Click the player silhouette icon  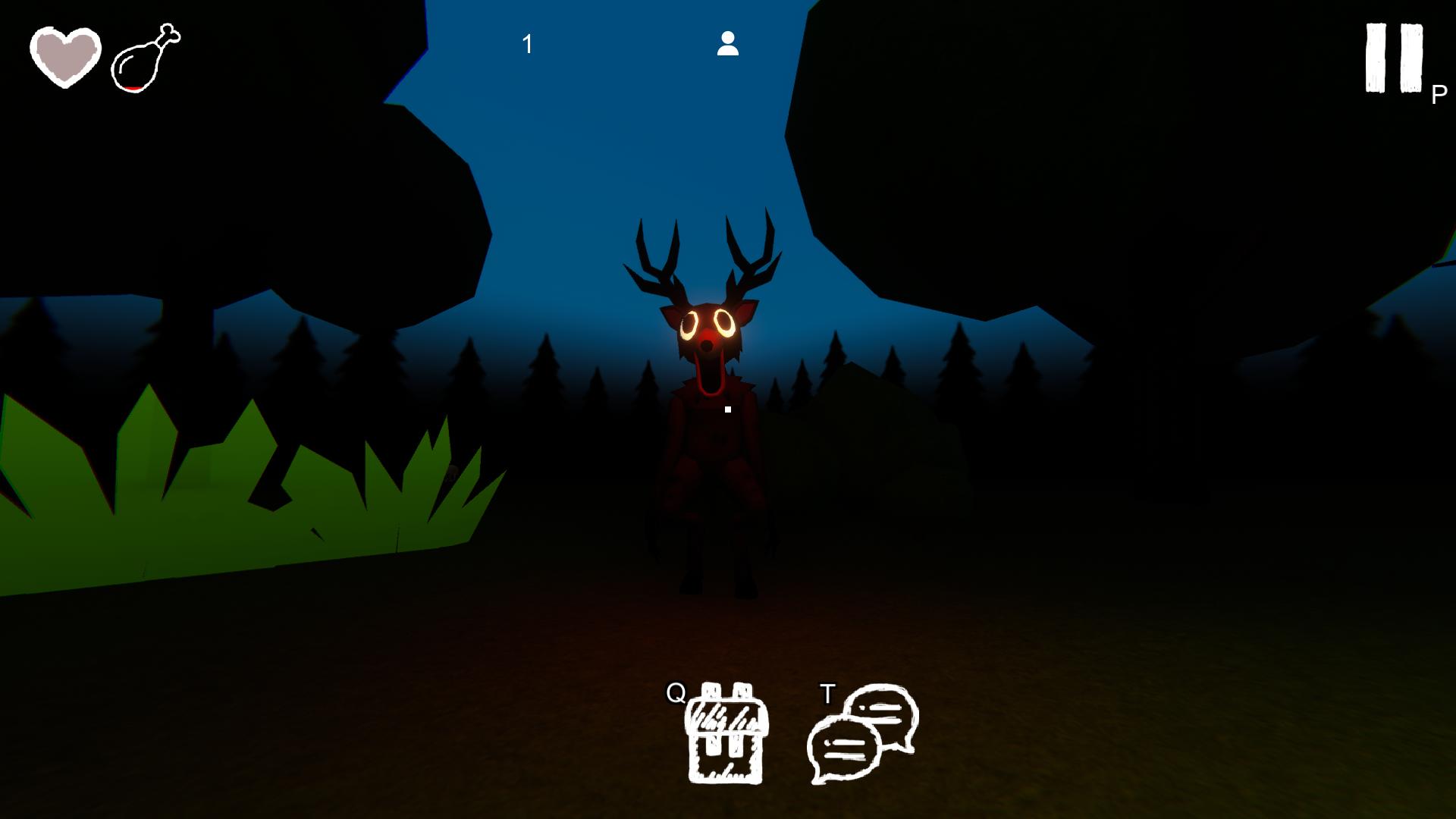click(x=729, y=44)
